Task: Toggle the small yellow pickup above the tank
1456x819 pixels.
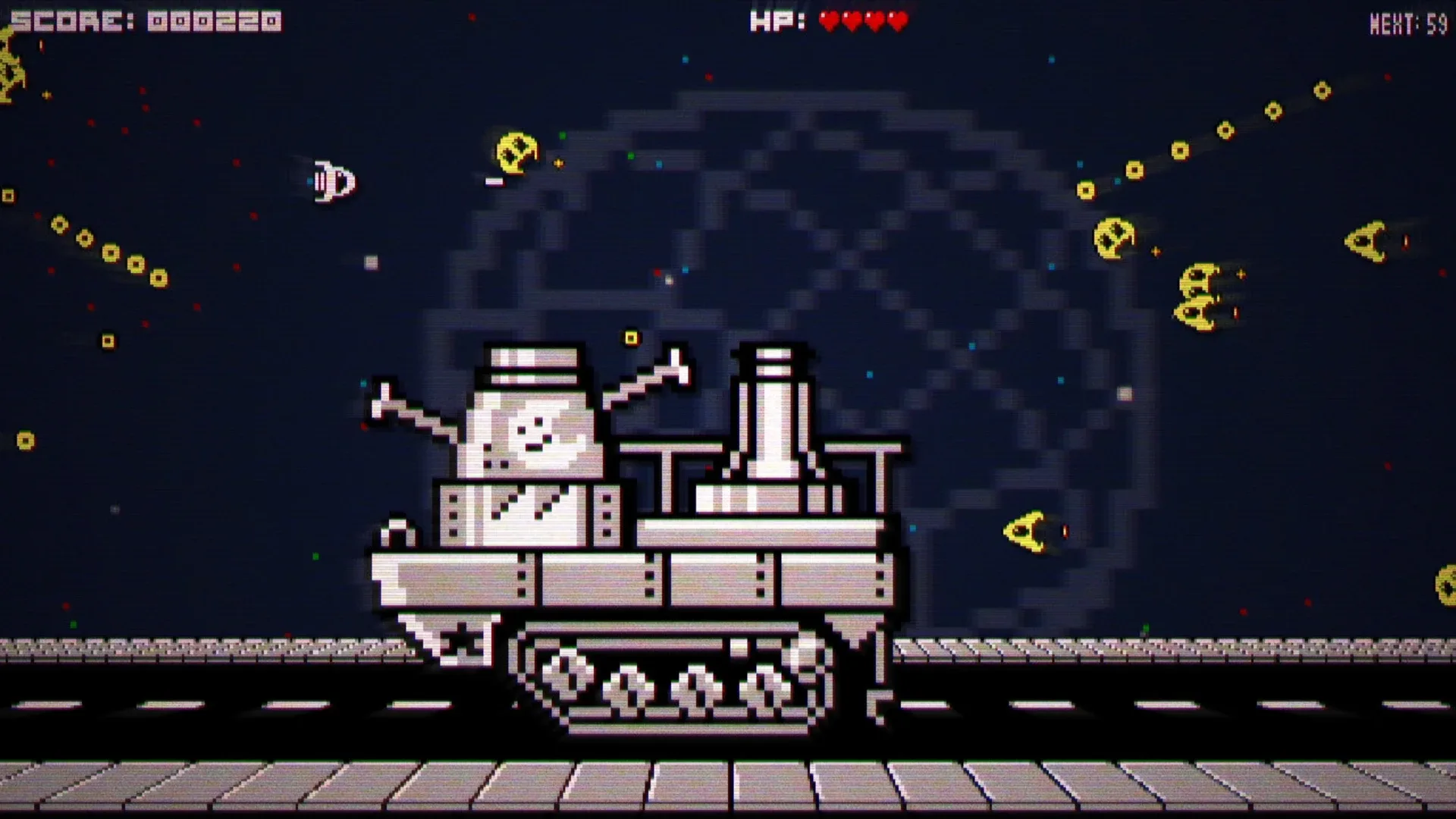Action: 629,336
